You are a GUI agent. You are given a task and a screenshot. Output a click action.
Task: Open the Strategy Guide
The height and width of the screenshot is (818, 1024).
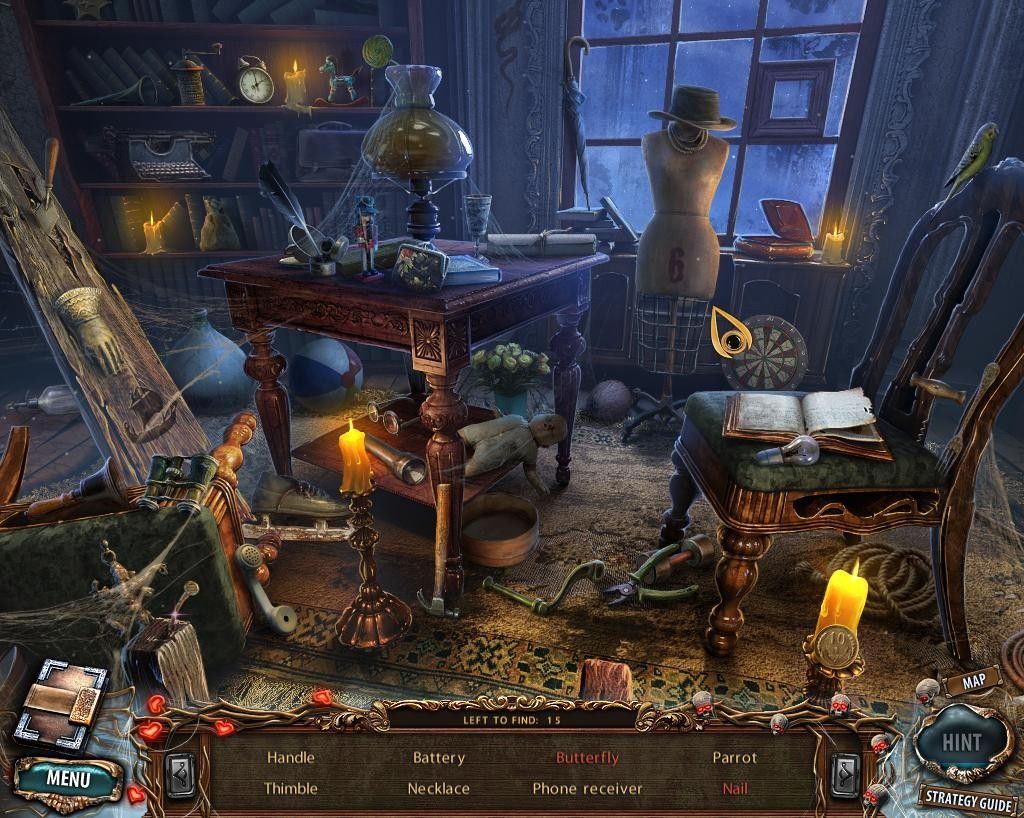pos(968,798)
